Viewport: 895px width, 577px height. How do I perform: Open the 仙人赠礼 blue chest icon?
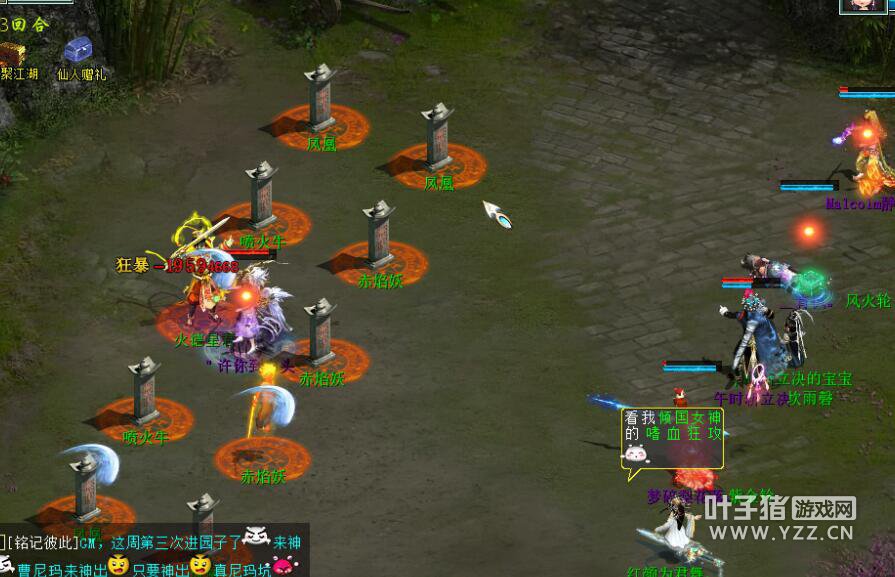tap(78, 51)
